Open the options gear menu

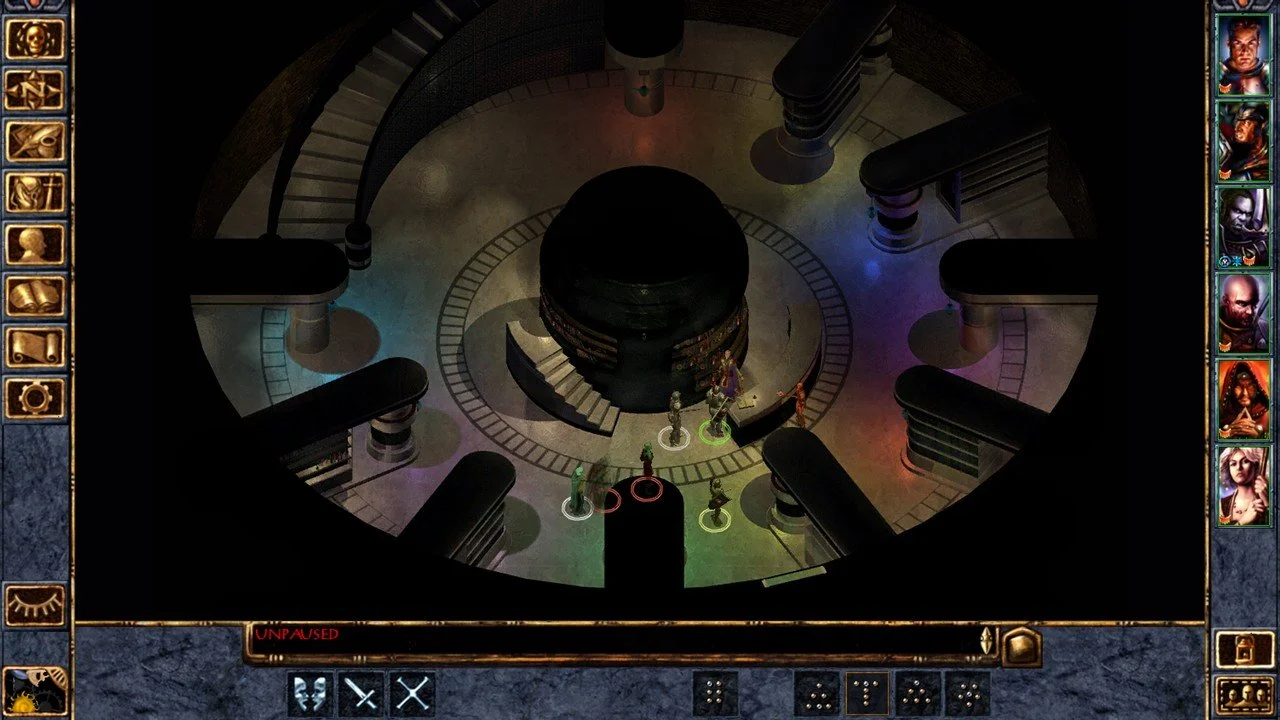click(35, 399)
